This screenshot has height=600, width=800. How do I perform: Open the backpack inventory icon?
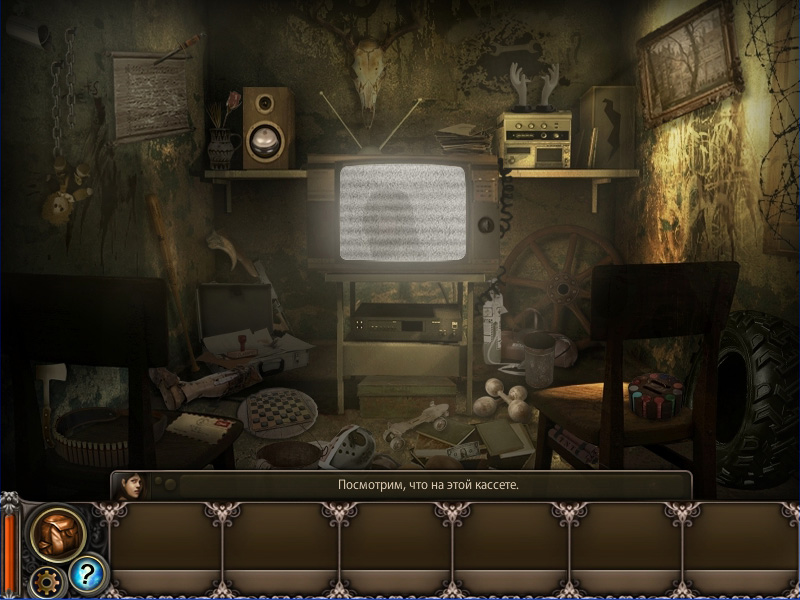click(57, 533)
